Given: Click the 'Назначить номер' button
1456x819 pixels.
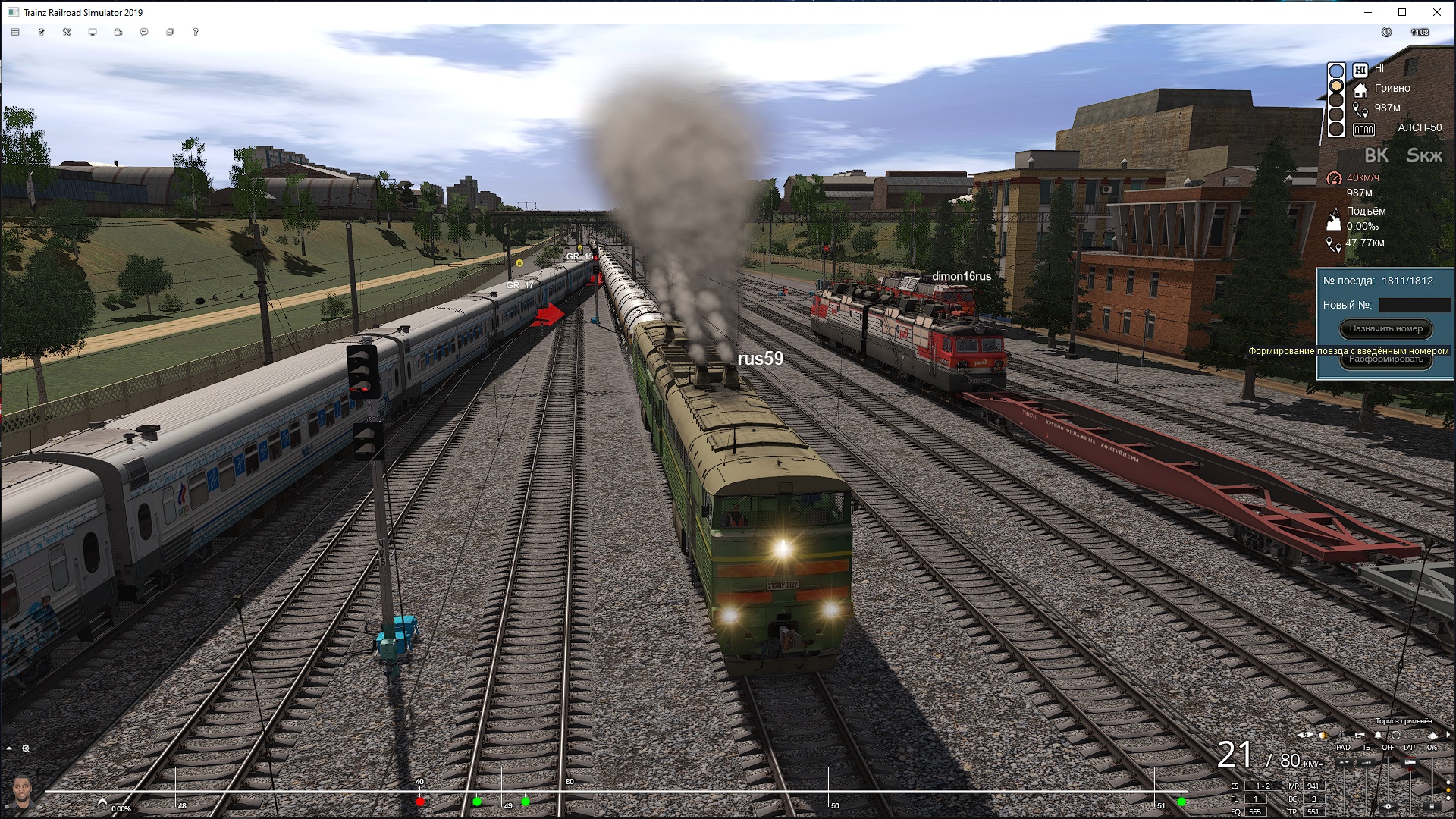Looking at the screenshot, I should tap(1385, 328).
